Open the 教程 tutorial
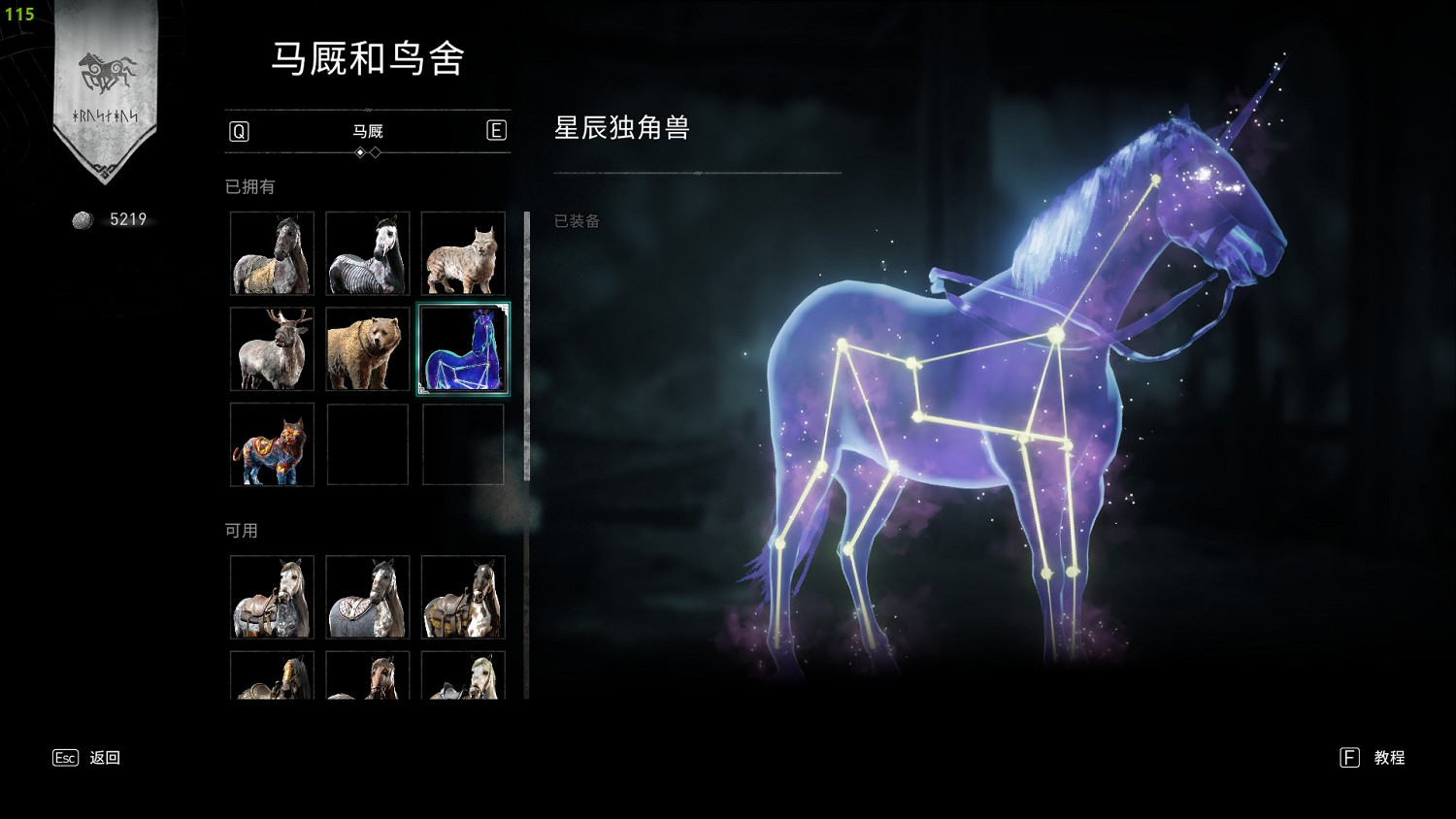Viewport: 1456px width, 819px height. tap(1391, 758)
